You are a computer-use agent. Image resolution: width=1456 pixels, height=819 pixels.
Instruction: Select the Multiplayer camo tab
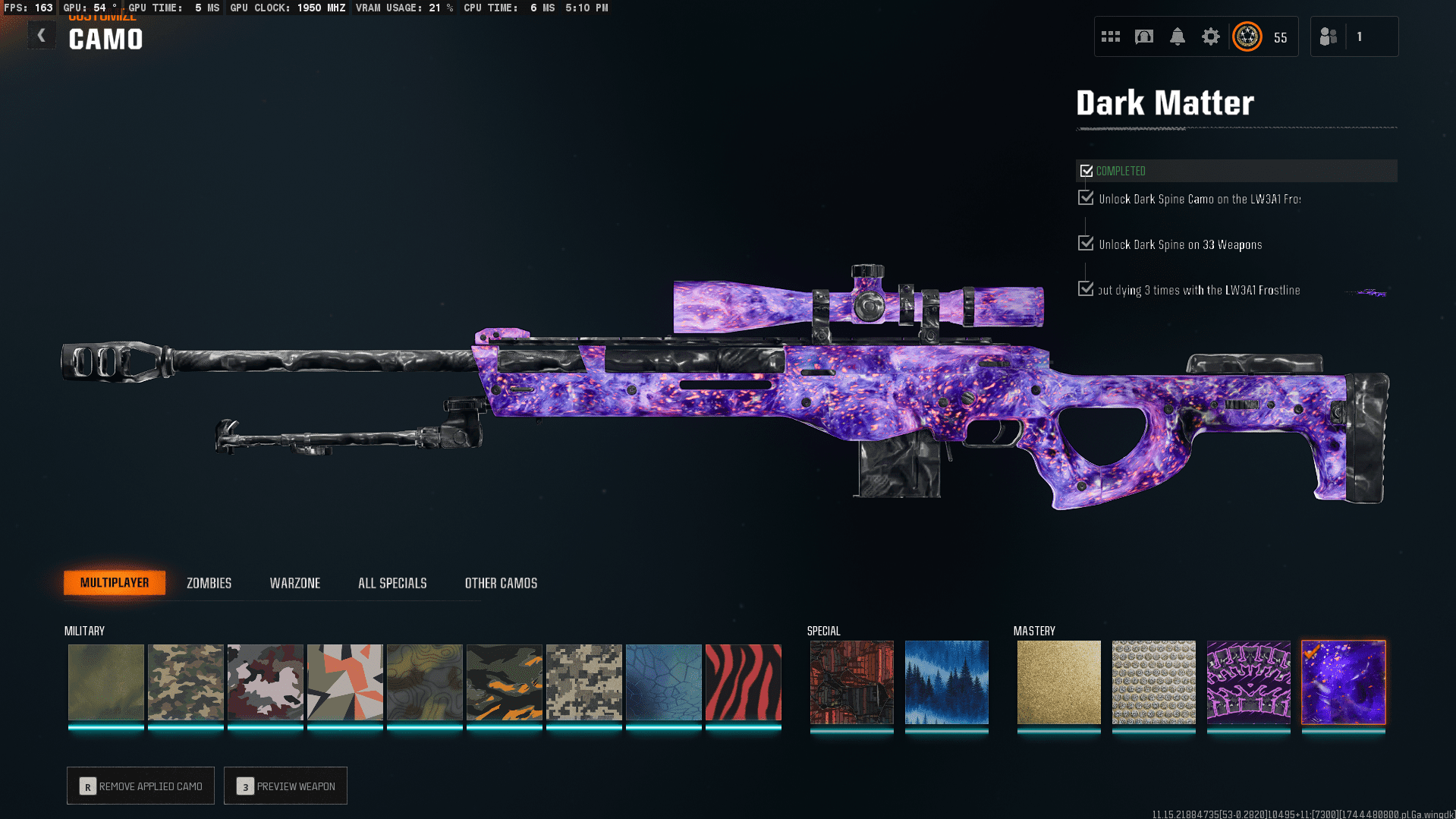pos(115,583)
